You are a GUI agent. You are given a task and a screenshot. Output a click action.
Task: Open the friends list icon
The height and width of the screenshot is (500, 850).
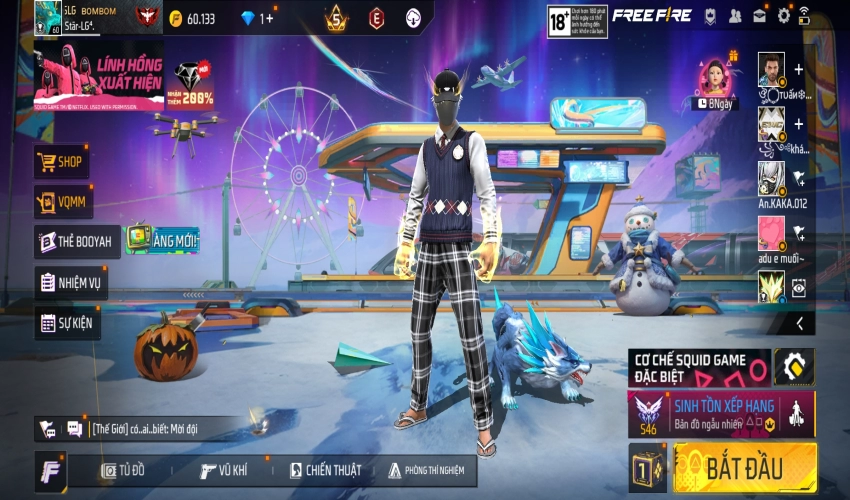[735, 16]
